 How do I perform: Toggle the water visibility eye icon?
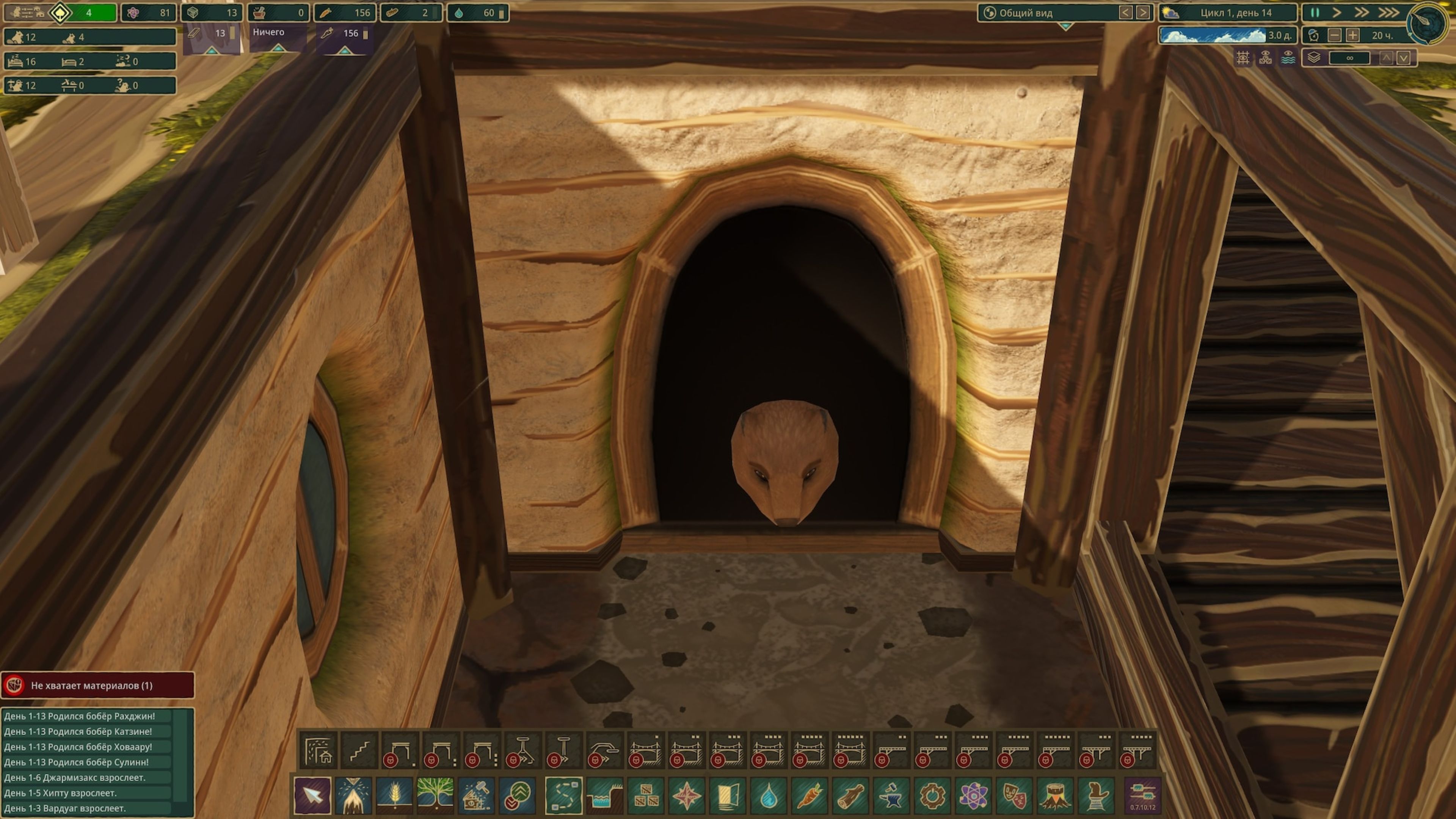coord(1288,58)
